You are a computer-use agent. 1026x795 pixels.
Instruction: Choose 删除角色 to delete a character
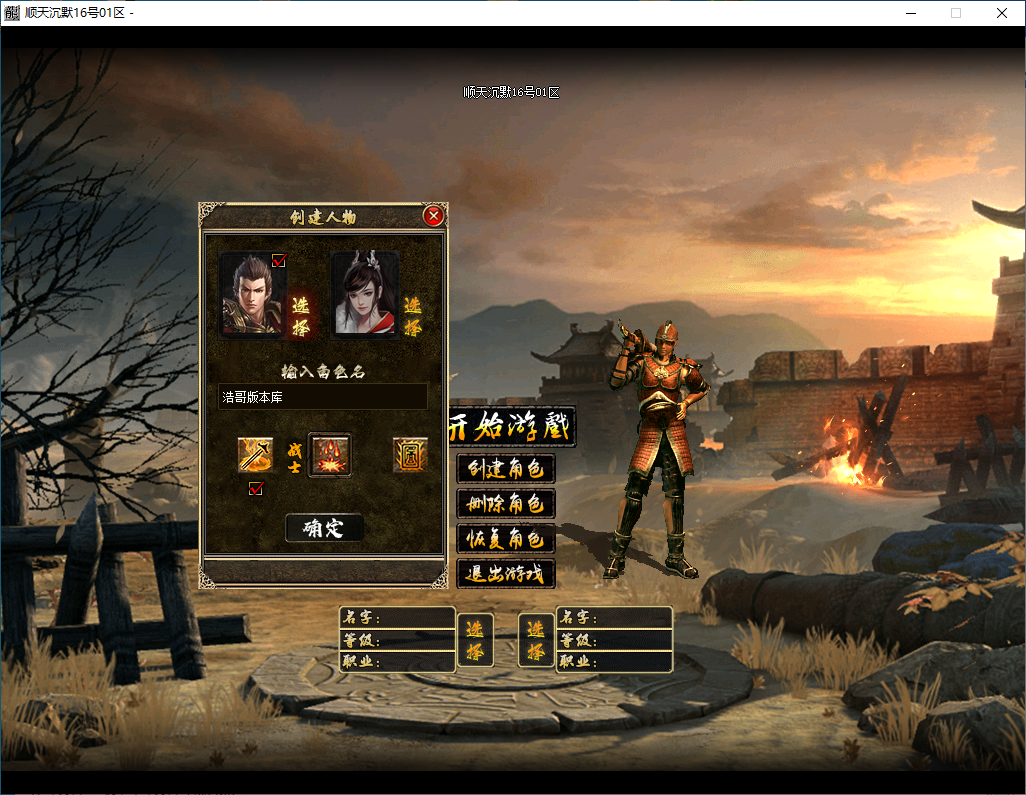(506, 503)
